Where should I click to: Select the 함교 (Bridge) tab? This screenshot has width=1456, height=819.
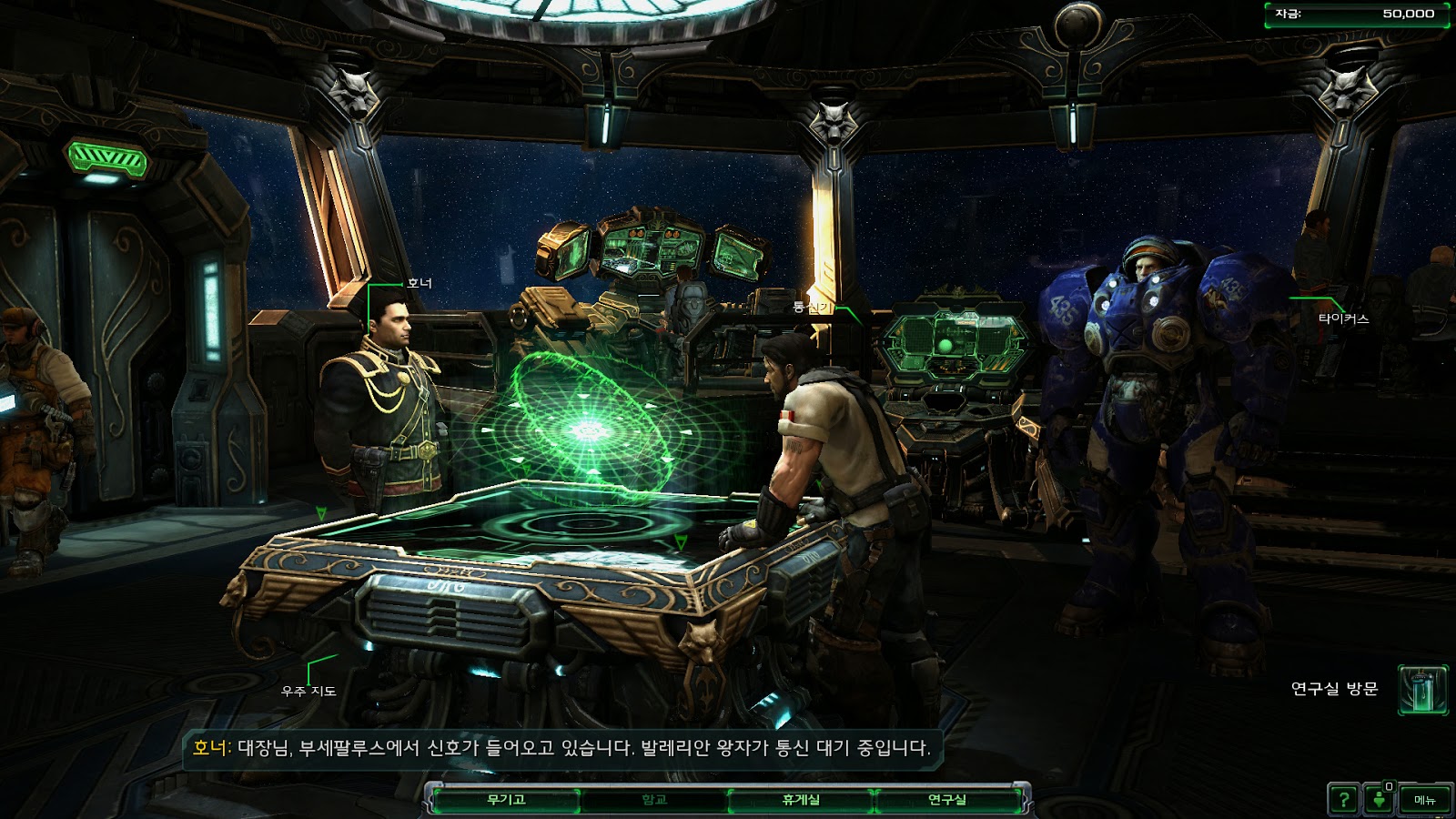tap(654, 800)
